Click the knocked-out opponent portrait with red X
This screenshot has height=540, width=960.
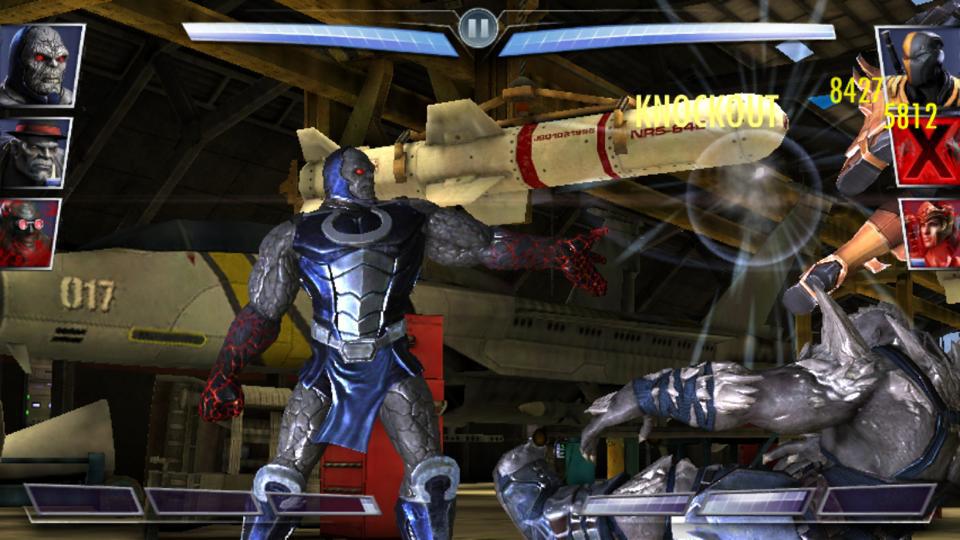pyautogui.click(x=928, y=148)
